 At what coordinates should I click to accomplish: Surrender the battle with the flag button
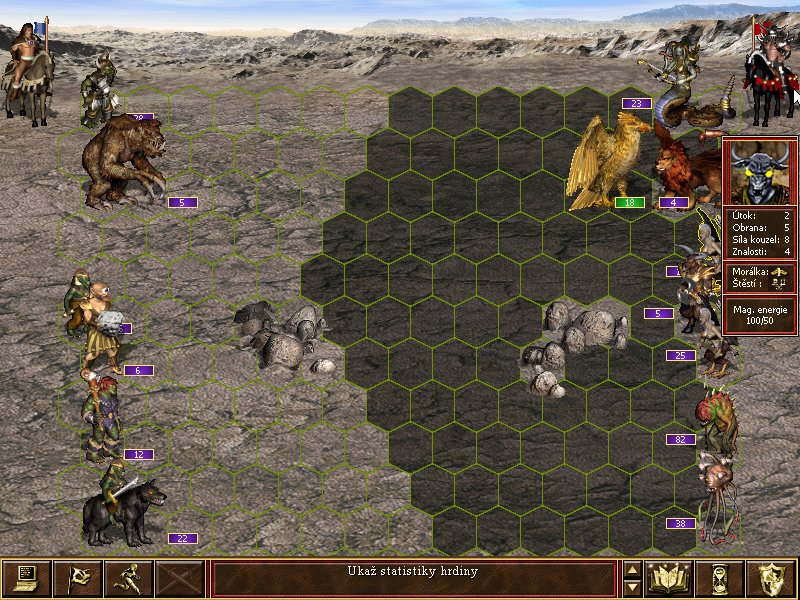click(x=77, y=578)
